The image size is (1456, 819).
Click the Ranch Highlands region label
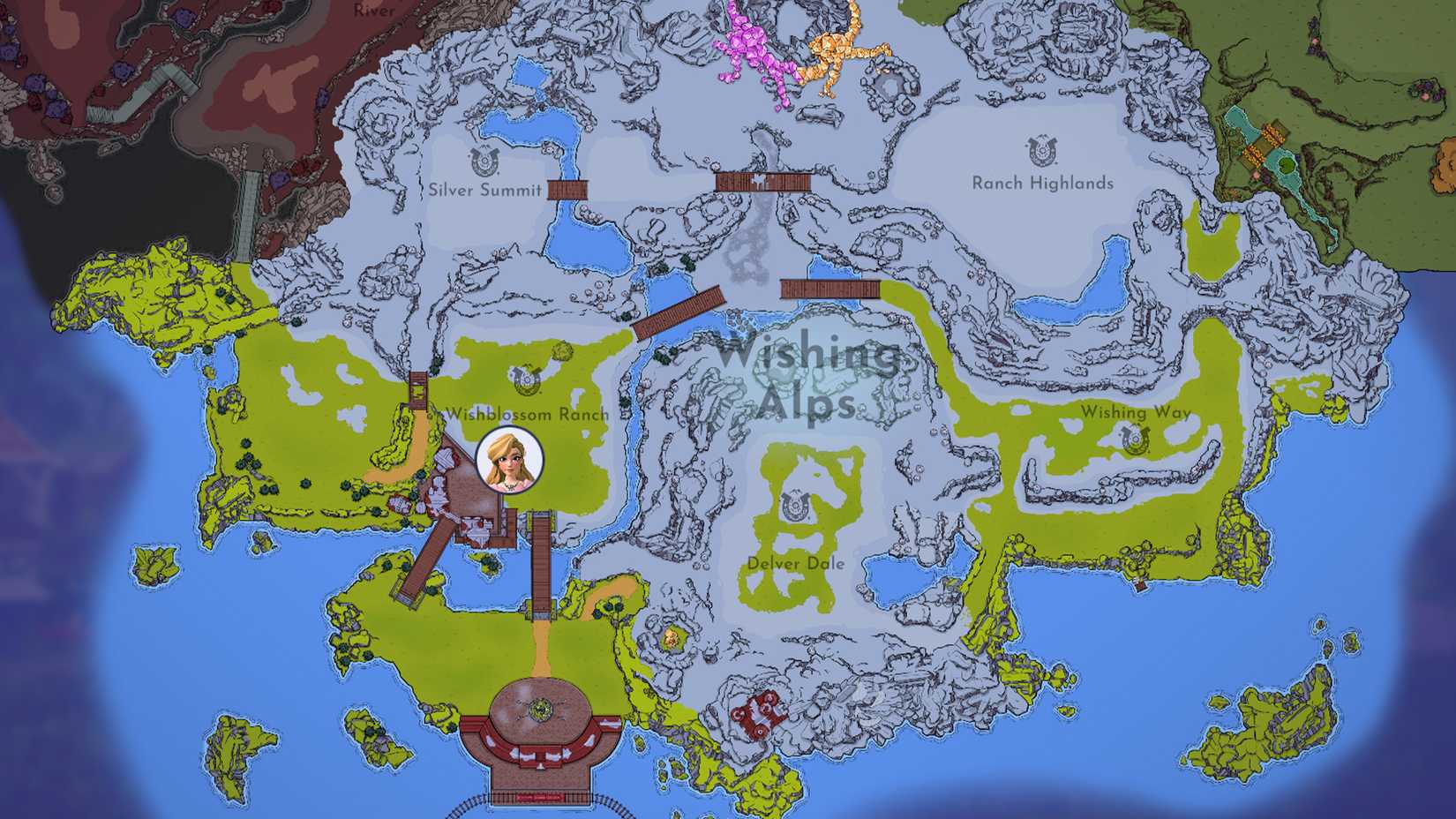tap(1044, 183)
